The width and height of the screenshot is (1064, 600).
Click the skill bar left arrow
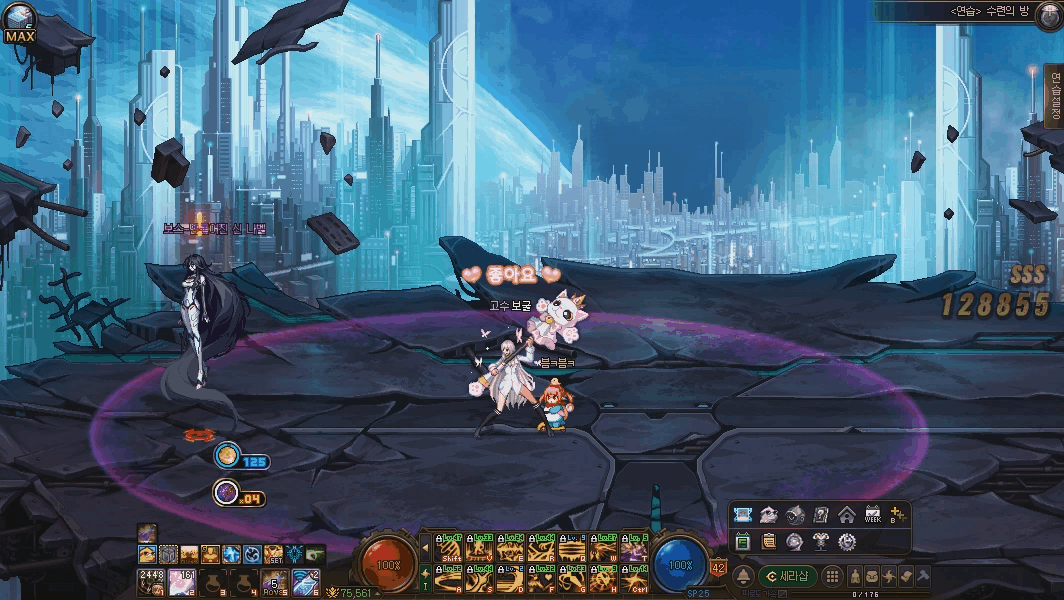click(426, 548)
